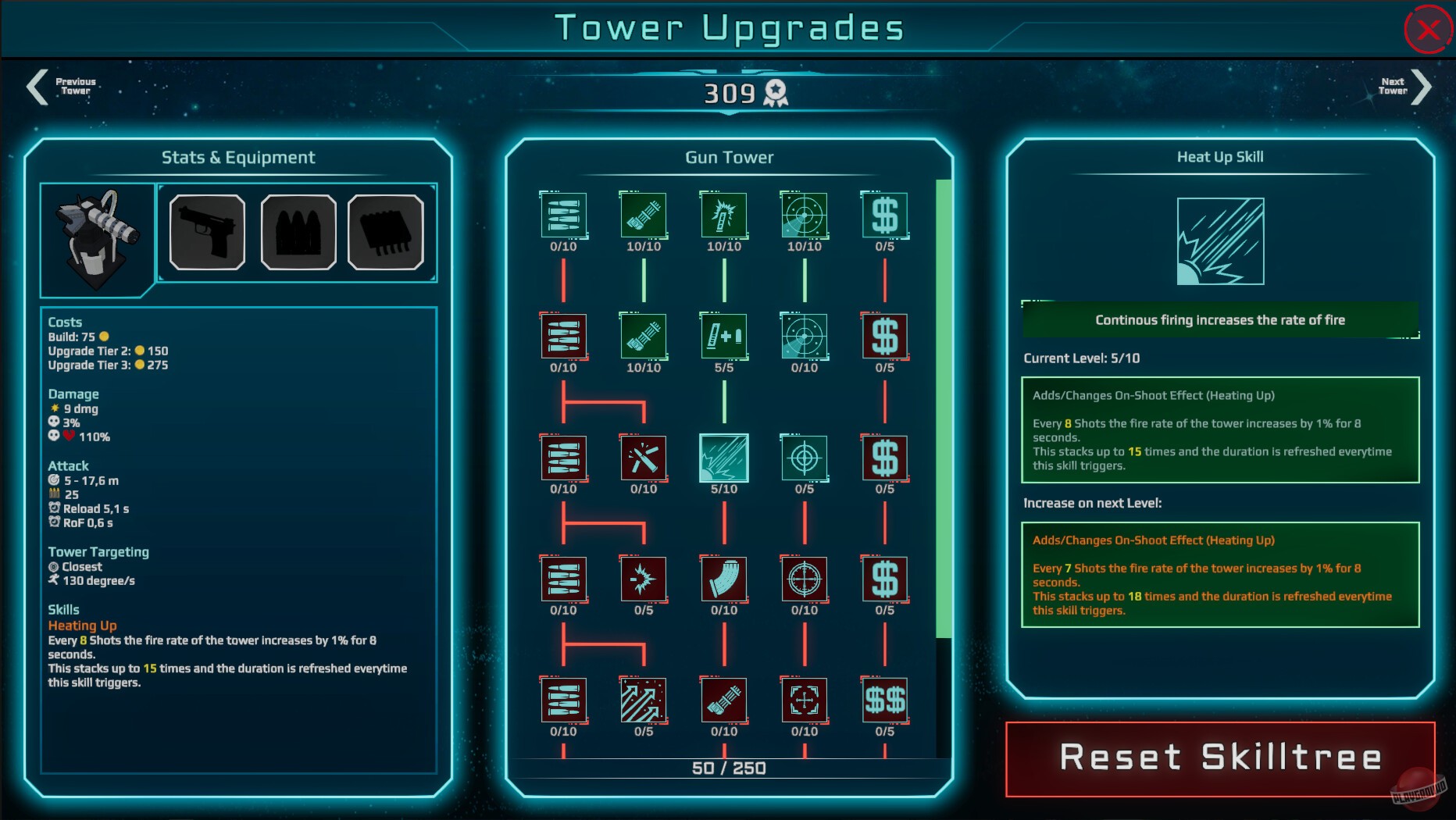Screen dimensions: 1456x820
Task: Select the magazine +1 bullet upgrade at 5/5
Action: (724, 337)
